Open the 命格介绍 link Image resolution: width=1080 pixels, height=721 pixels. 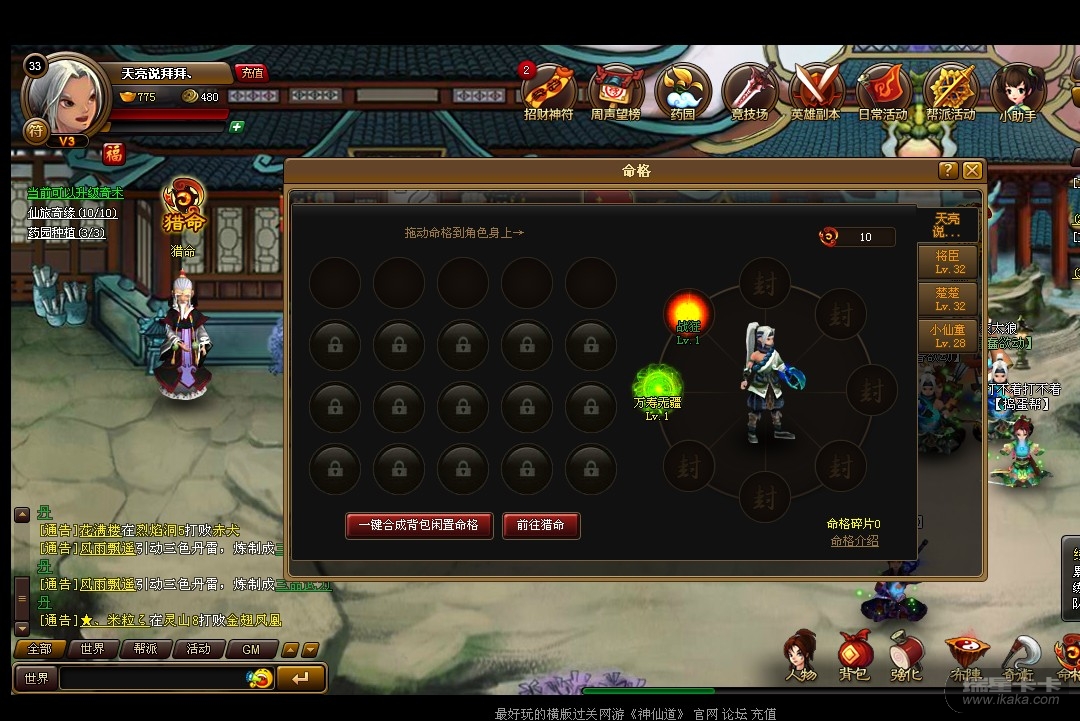[854, 541]
